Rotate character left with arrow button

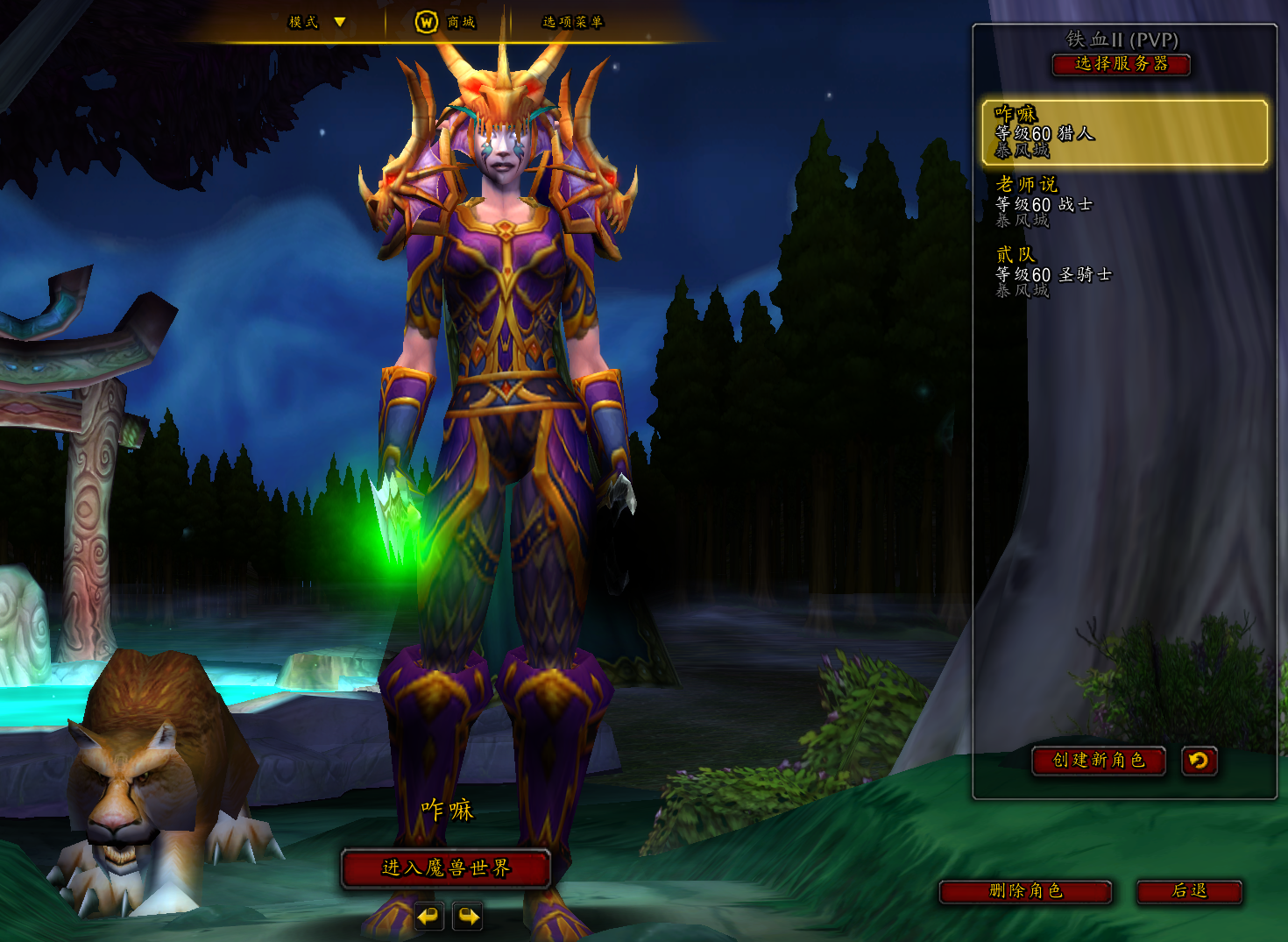pos(428,917)
